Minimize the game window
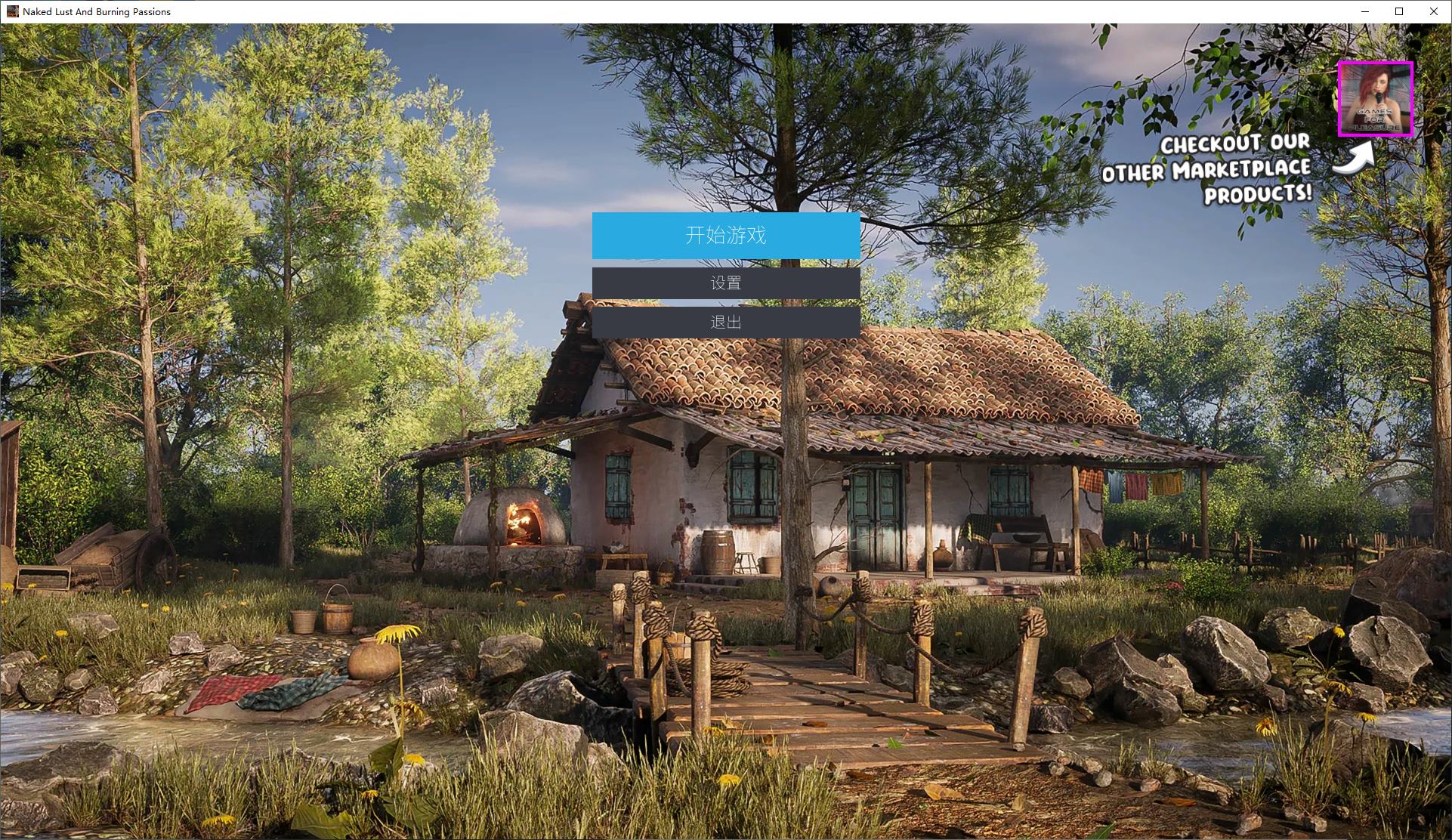Screen dimensions: 1452x840 pos(1364,11)
